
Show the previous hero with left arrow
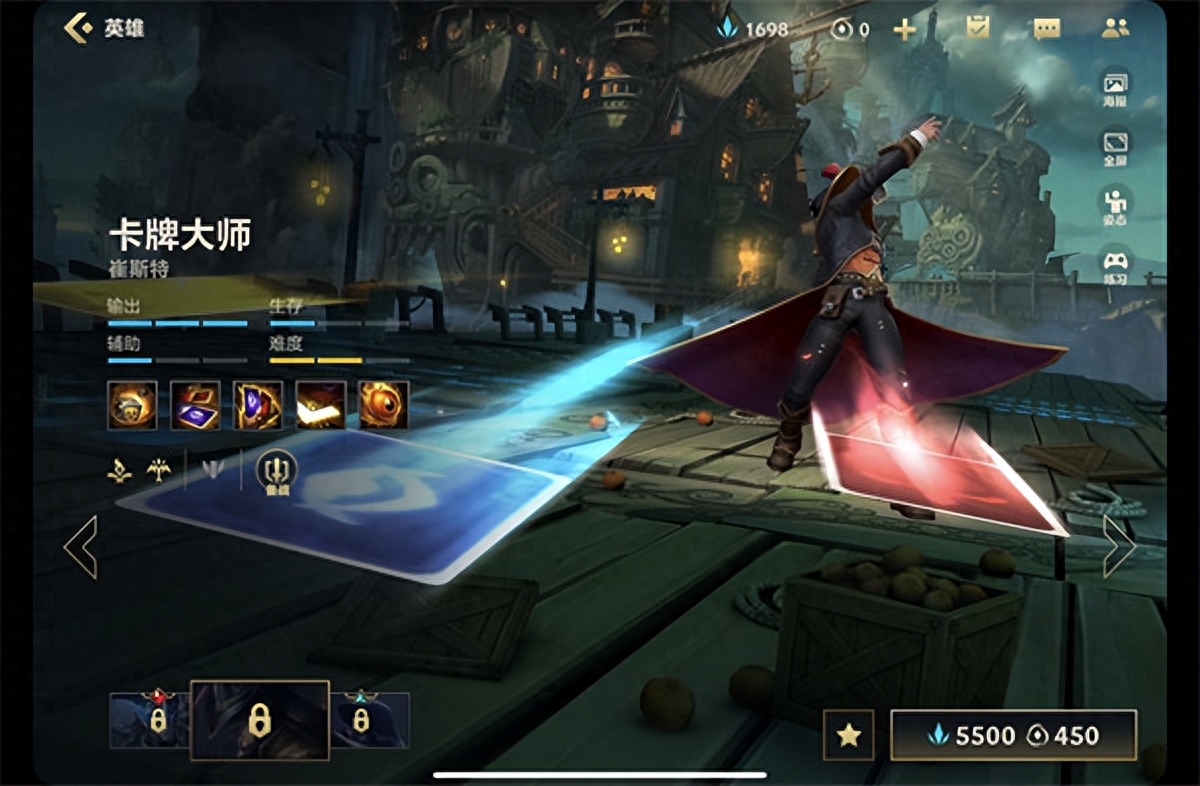pyautogui.click(x=81, y=546)
